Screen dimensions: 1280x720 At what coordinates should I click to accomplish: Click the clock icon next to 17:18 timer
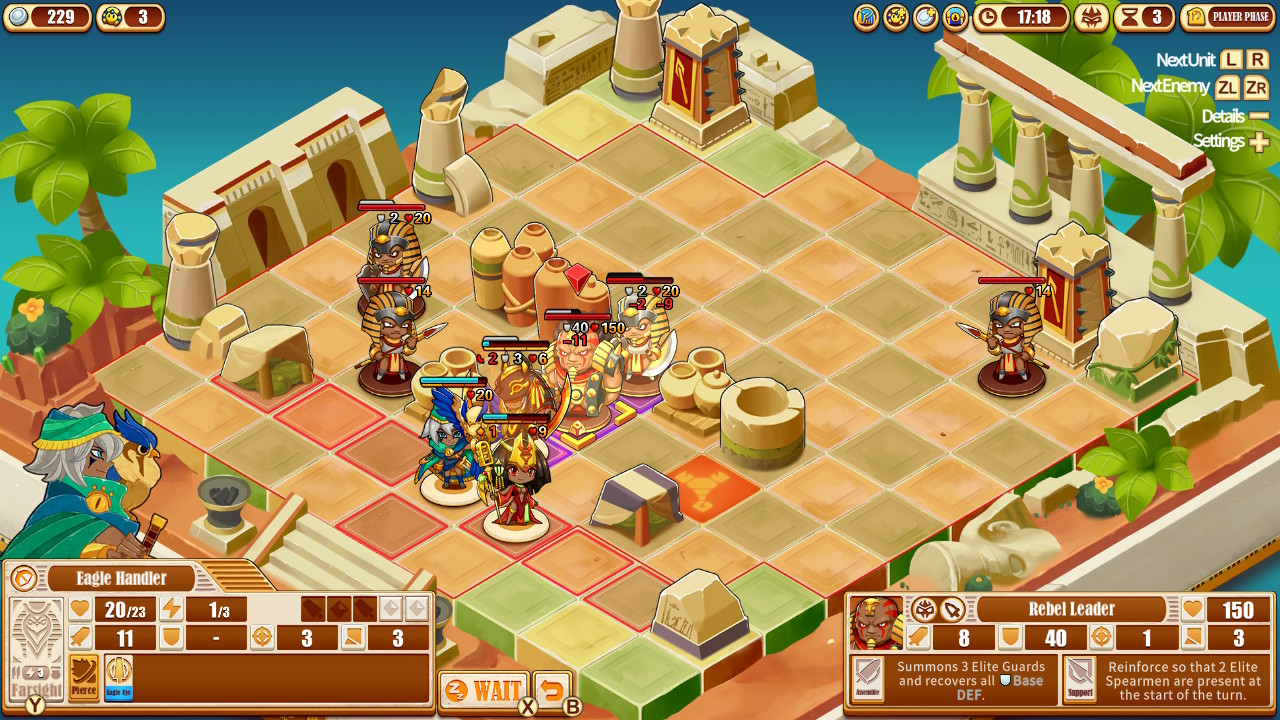(987, 16)
